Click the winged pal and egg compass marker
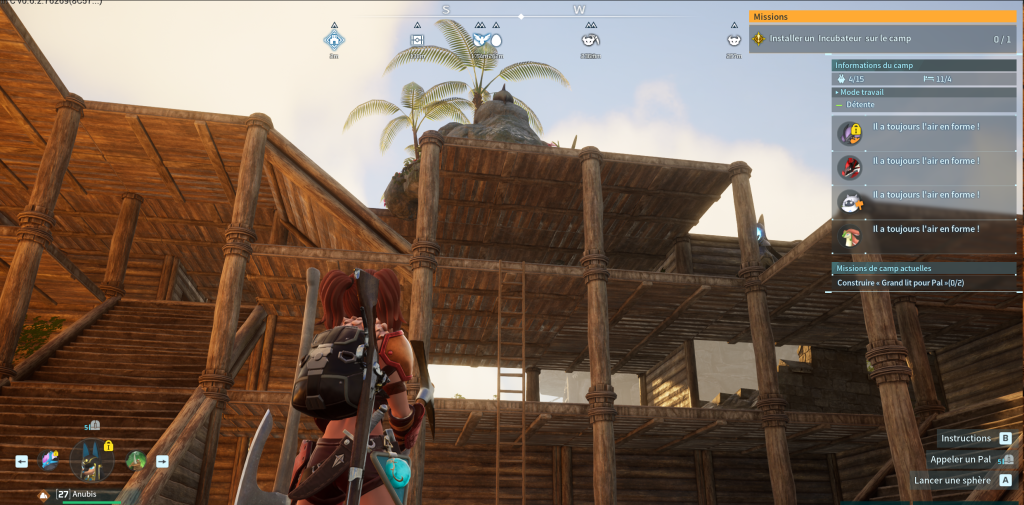1024x505 pixels. coord(487,40)
